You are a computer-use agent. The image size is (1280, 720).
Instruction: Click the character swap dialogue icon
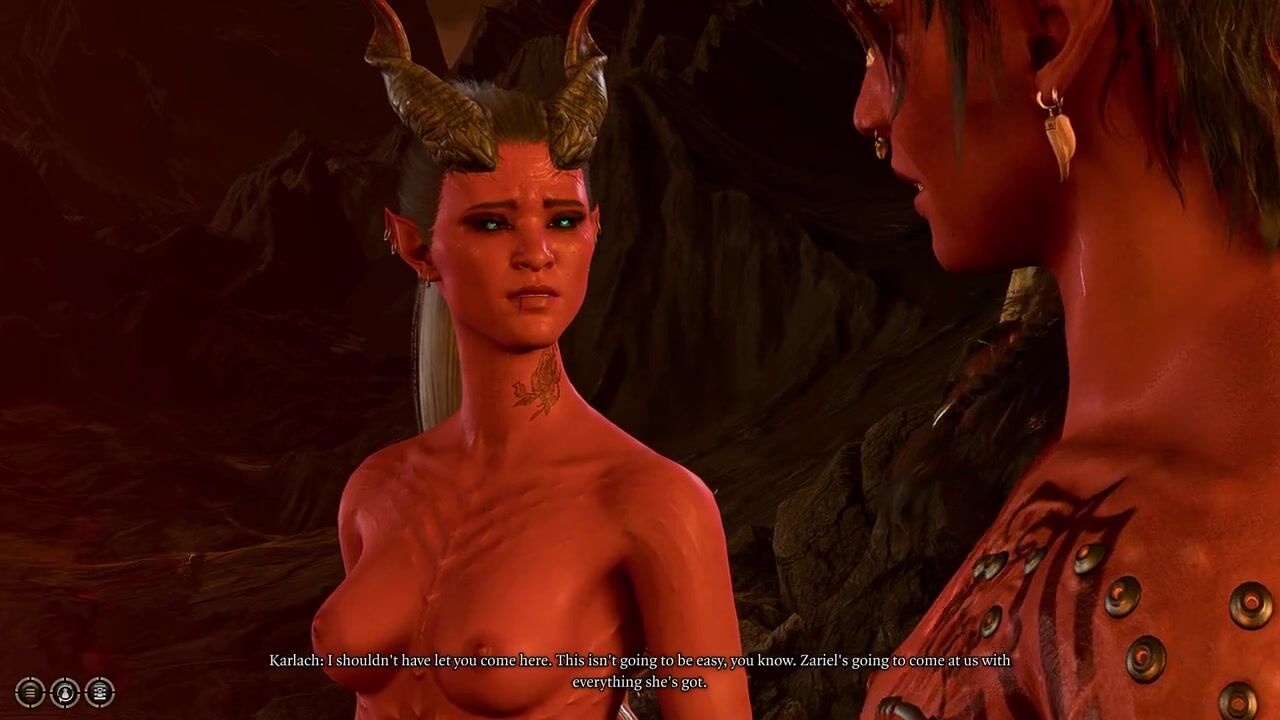tap(65, 692)
